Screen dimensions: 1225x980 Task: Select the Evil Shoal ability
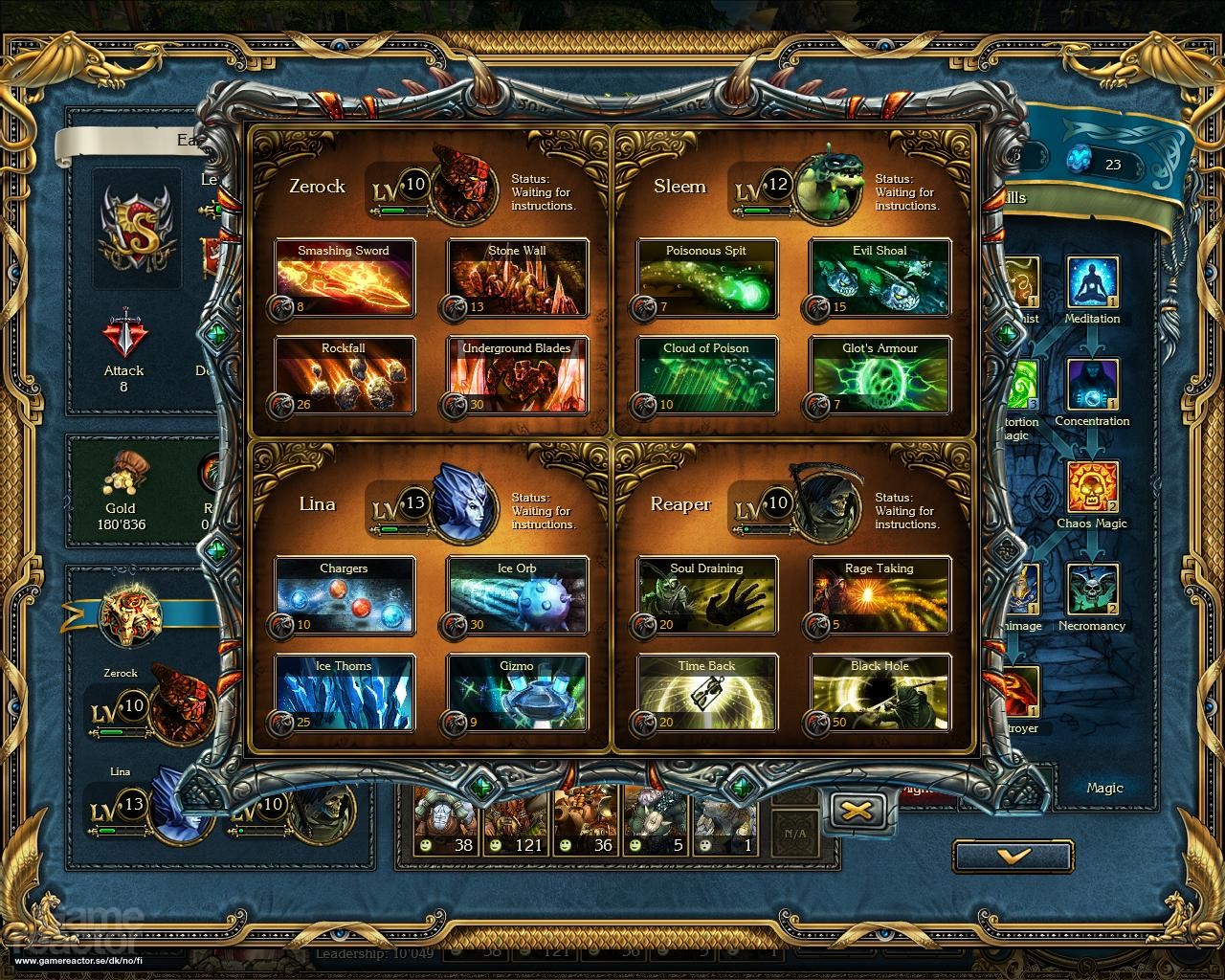pos(880,278)
